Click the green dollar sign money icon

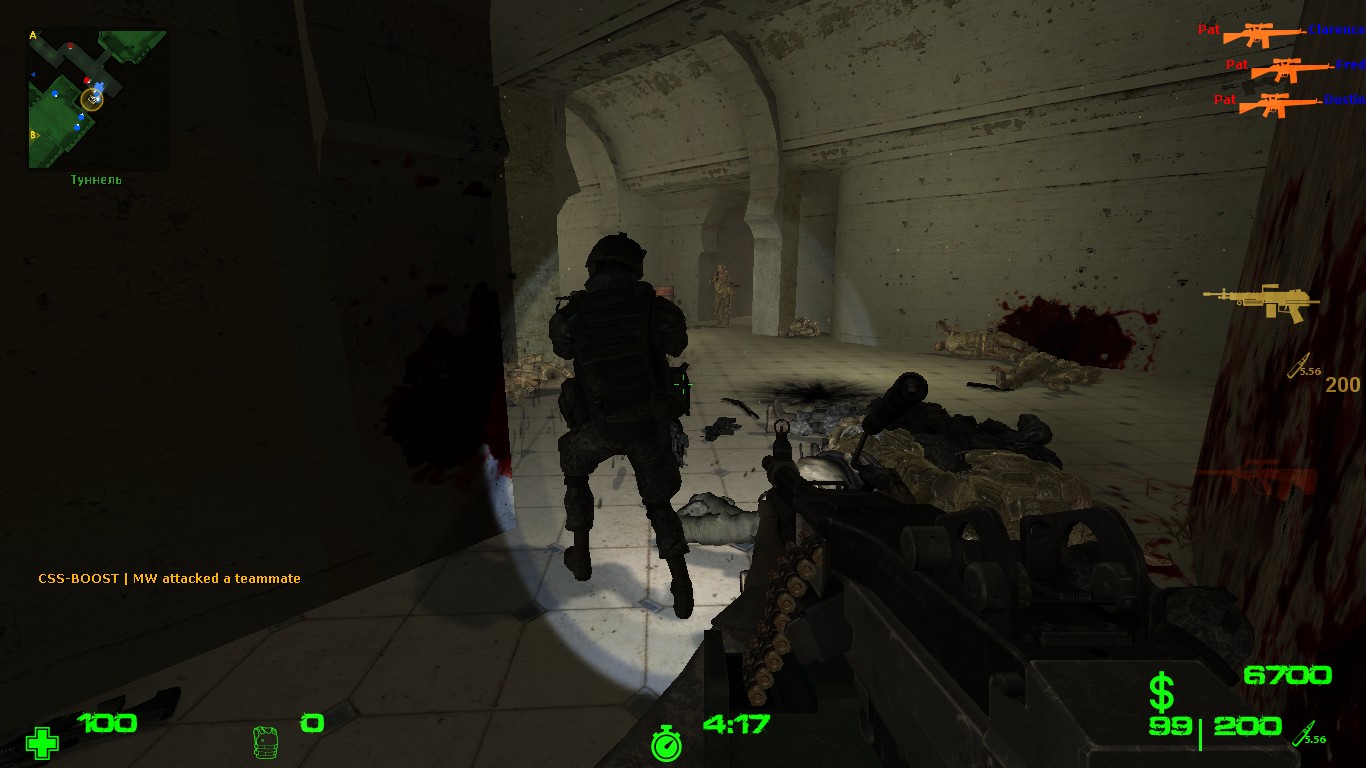pos(1161,692)
